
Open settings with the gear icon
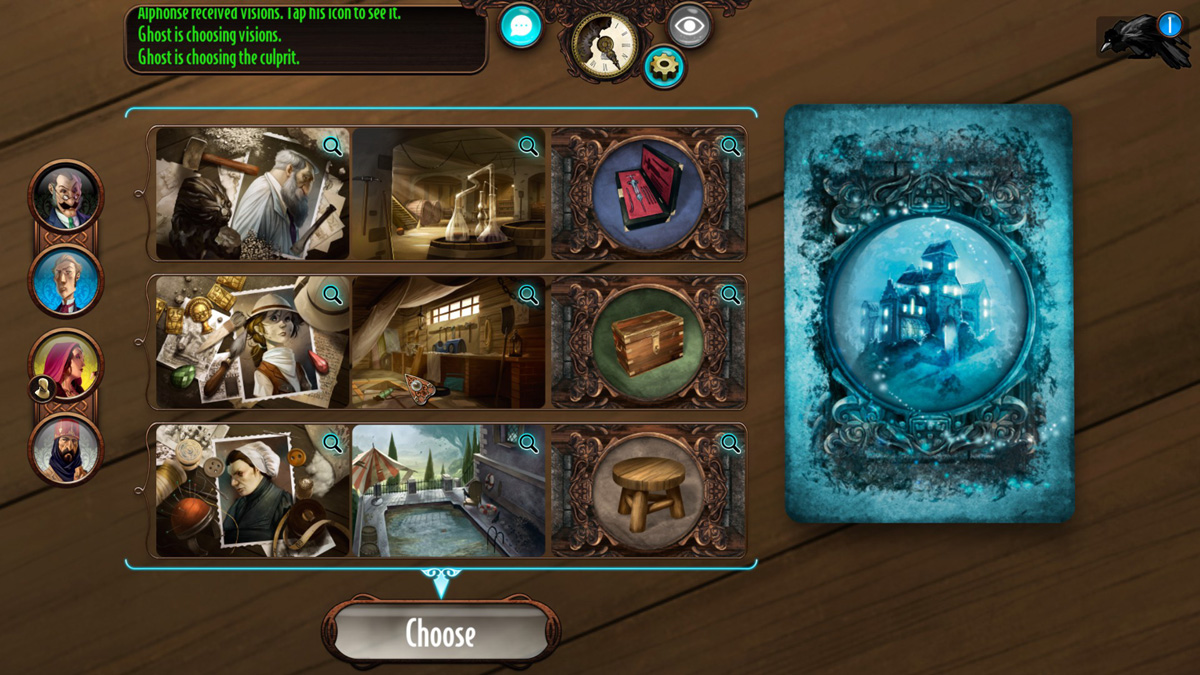pyautogui.click(x=664, y=67)
